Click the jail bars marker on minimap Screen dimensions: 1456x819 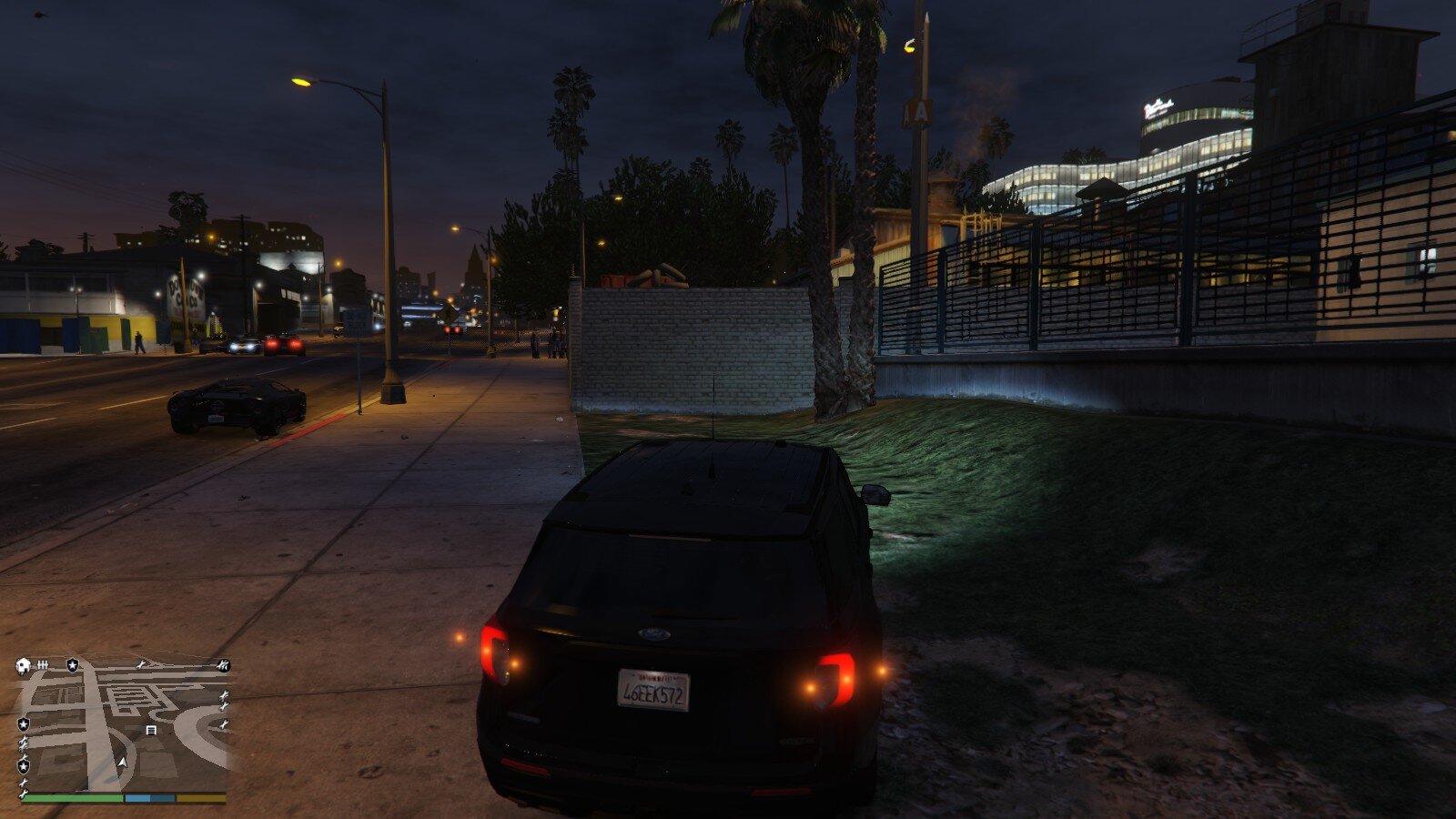[43, 665]
